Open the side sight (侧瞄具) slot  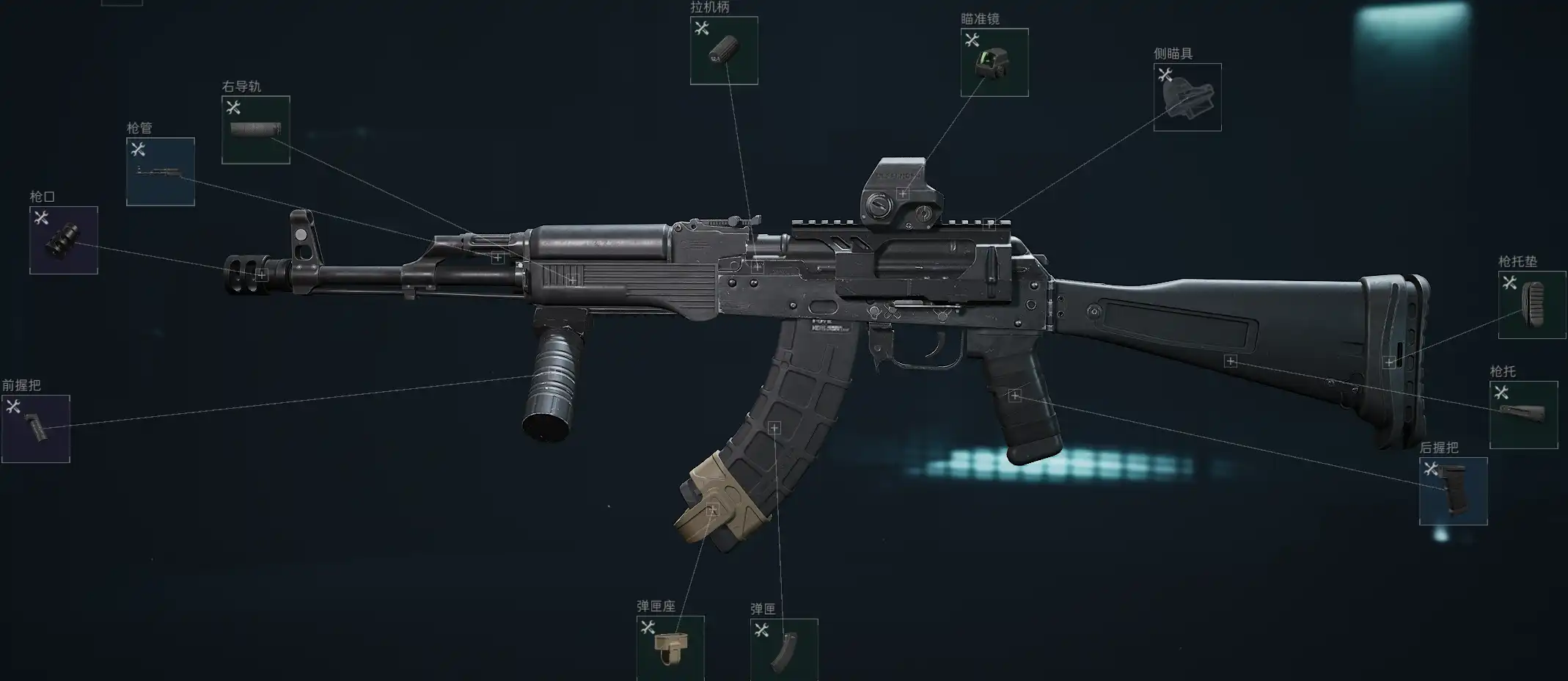pos(1187,97)
